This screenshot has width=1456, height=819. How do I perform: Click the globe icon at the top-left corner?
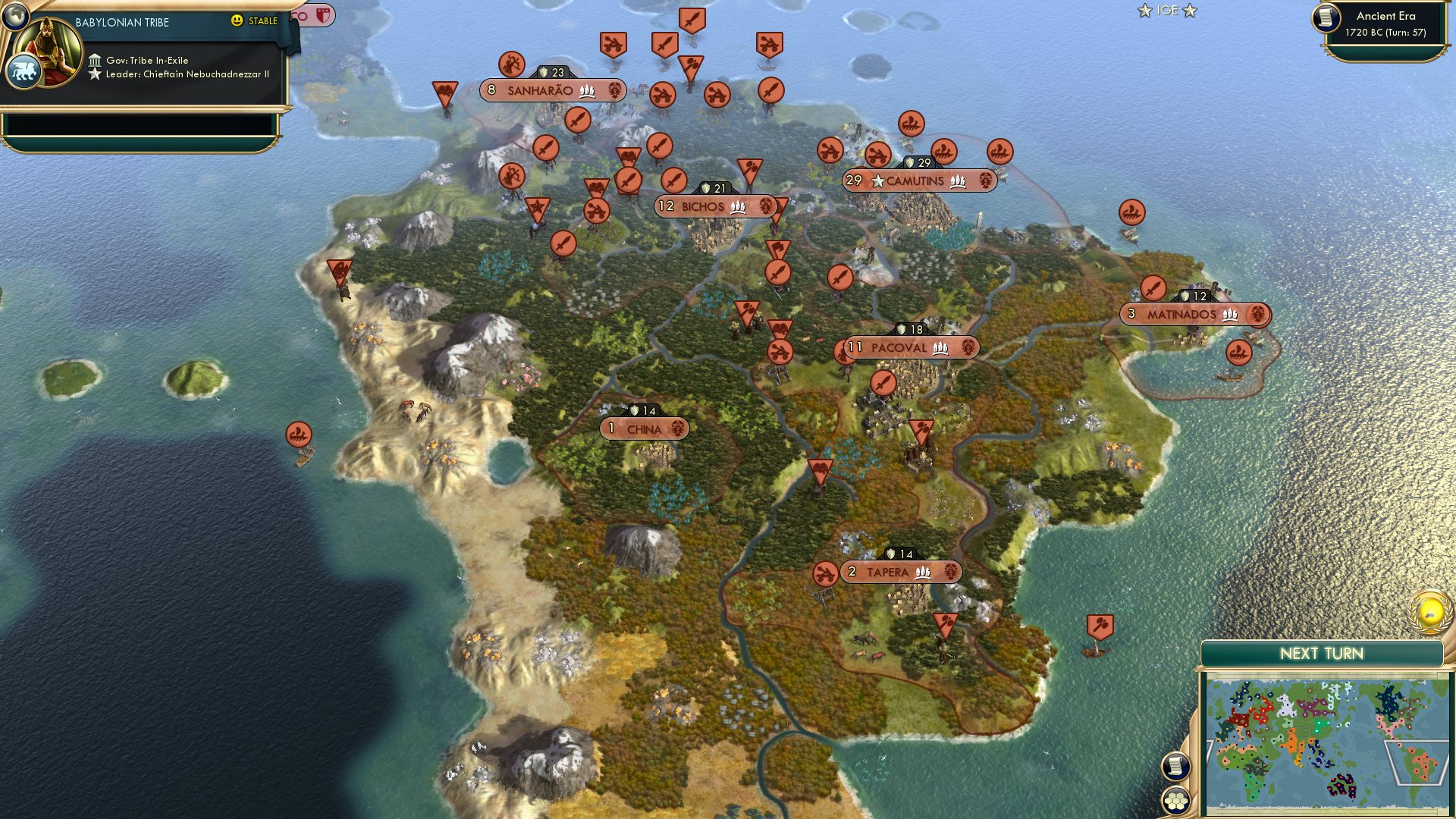[14, 17]
